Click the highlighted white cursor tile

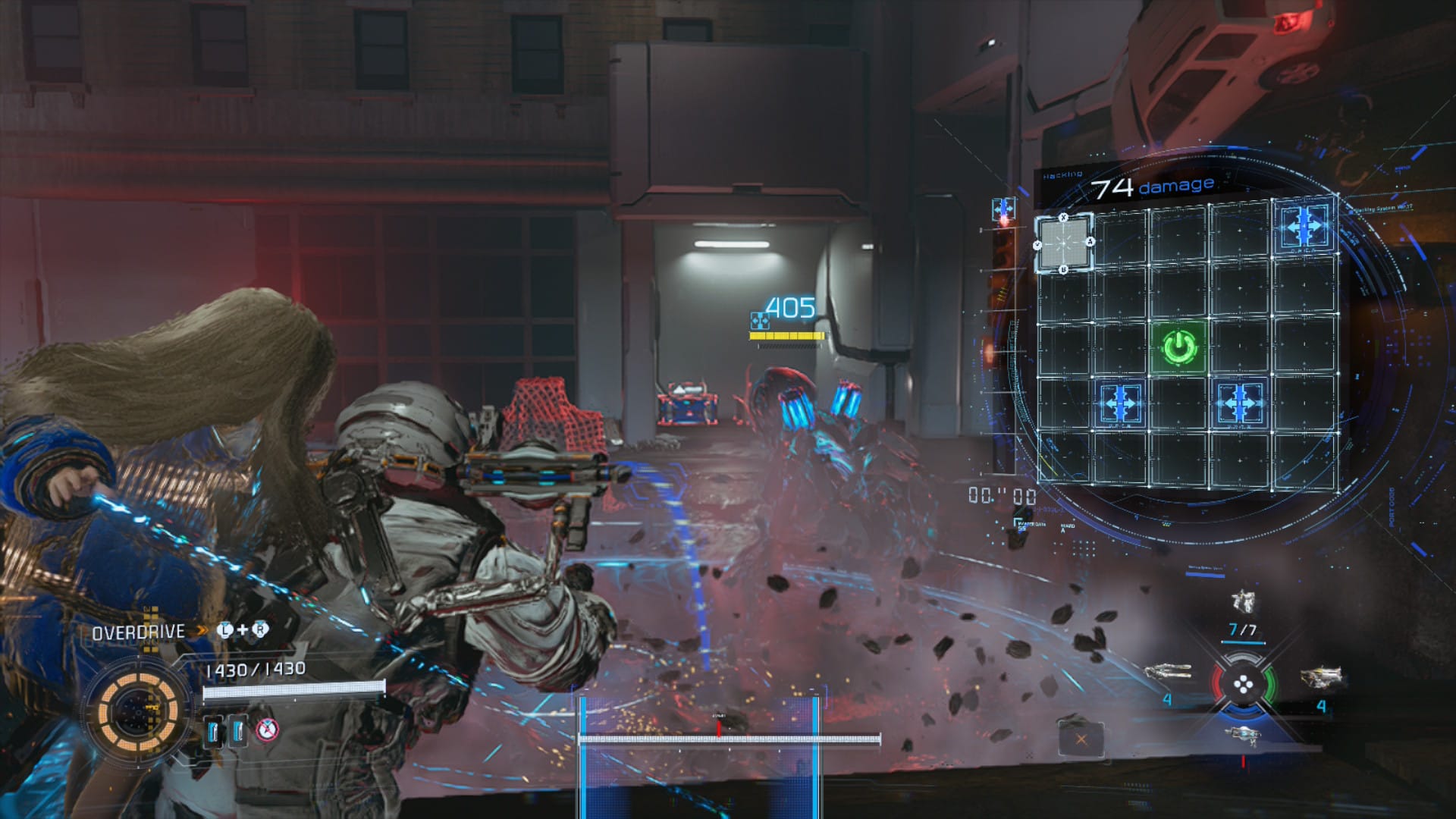(1065, 243)
